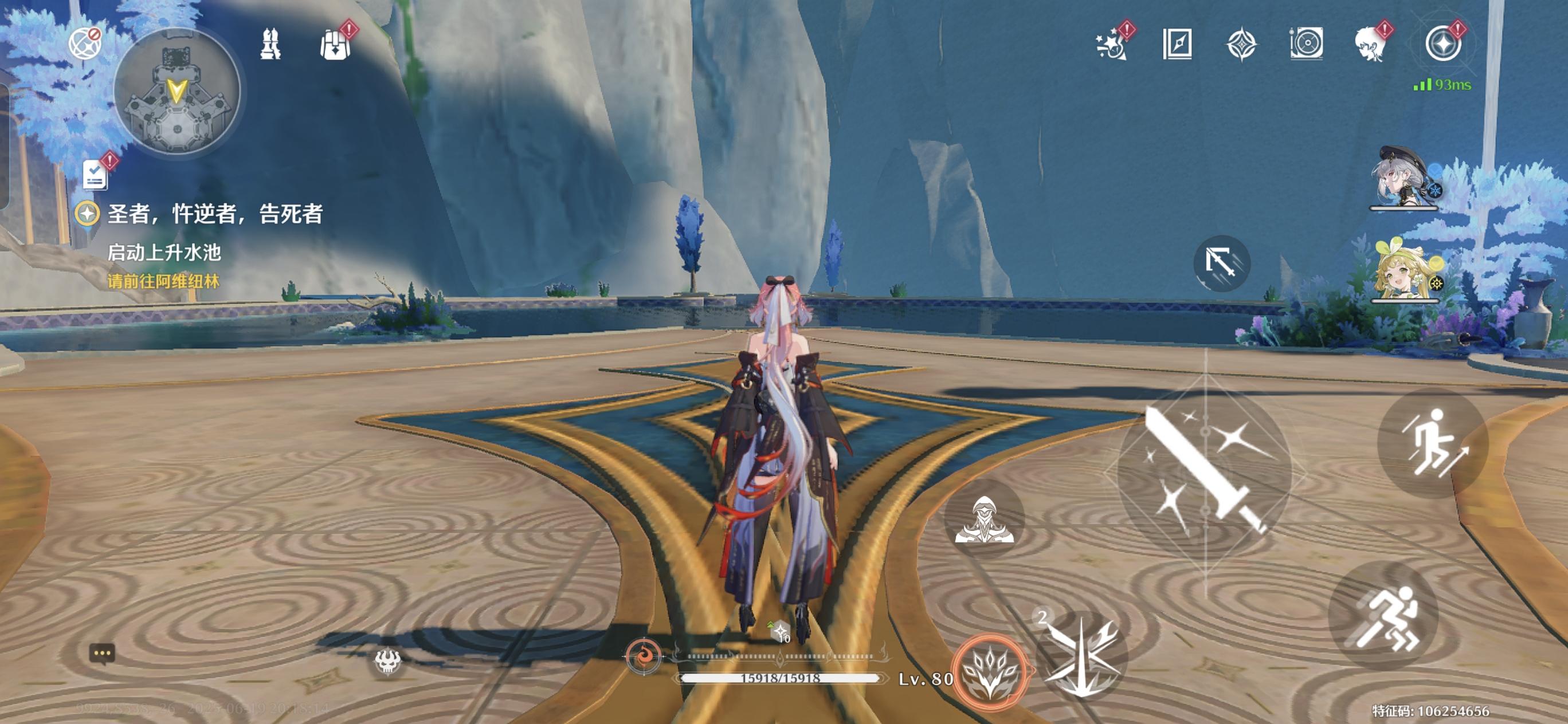Toggle the globe restriction icon in top-left corner
The height and width of the screenshot is (724, 1568).
tap(84, 44)
